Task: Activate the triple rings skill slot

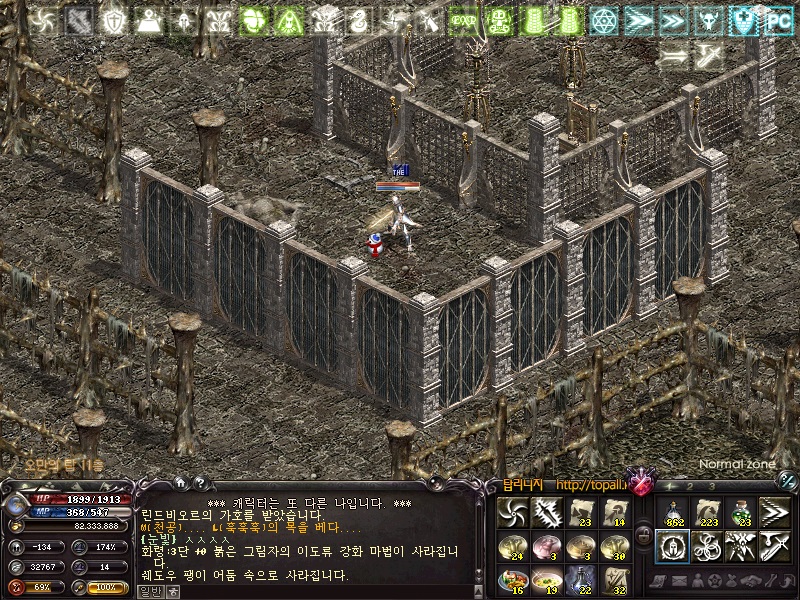Action: coord(707,546)
